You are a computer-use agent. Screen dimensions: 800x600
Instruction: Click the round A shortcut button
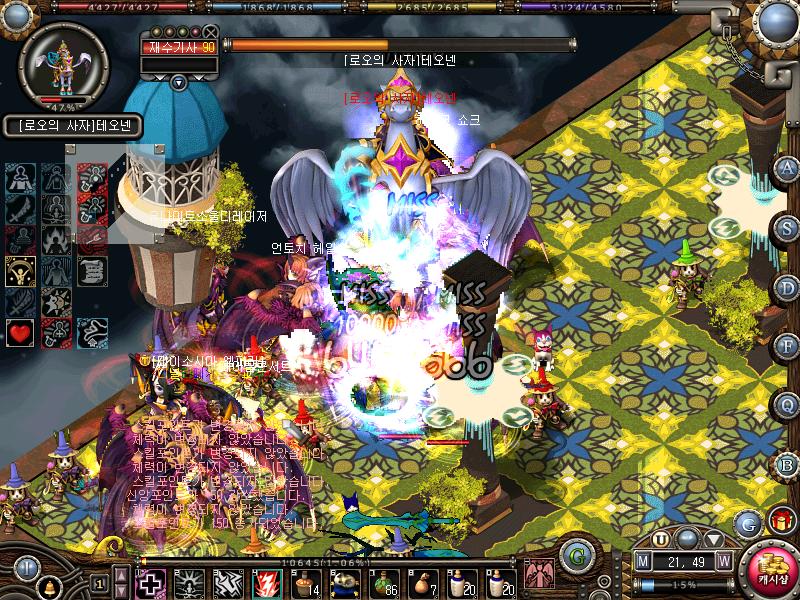pos(787,168)
